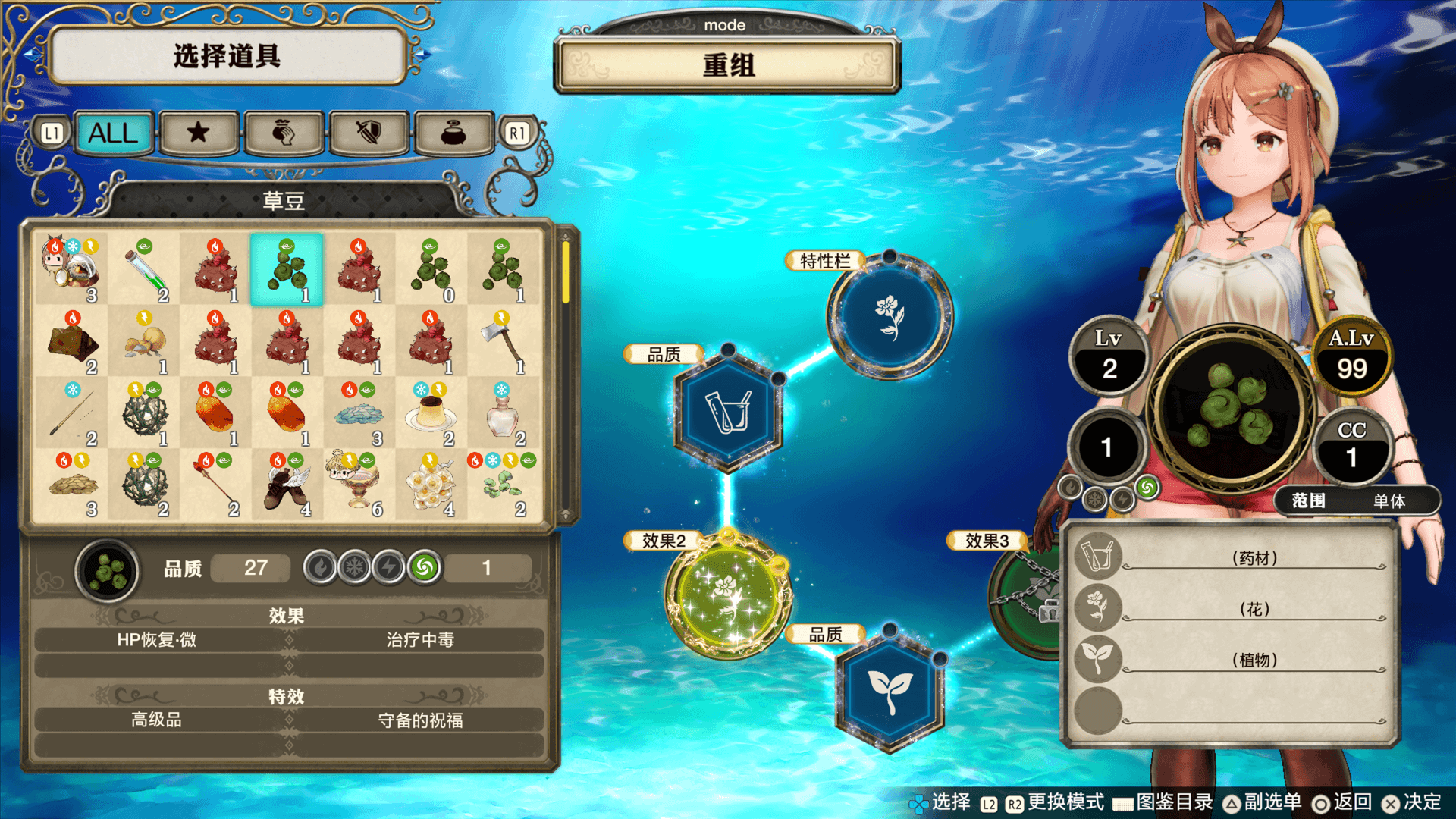Switch to the ALL item filter tab
This screenshot has height=819, width=1456.
click(114, 133)
